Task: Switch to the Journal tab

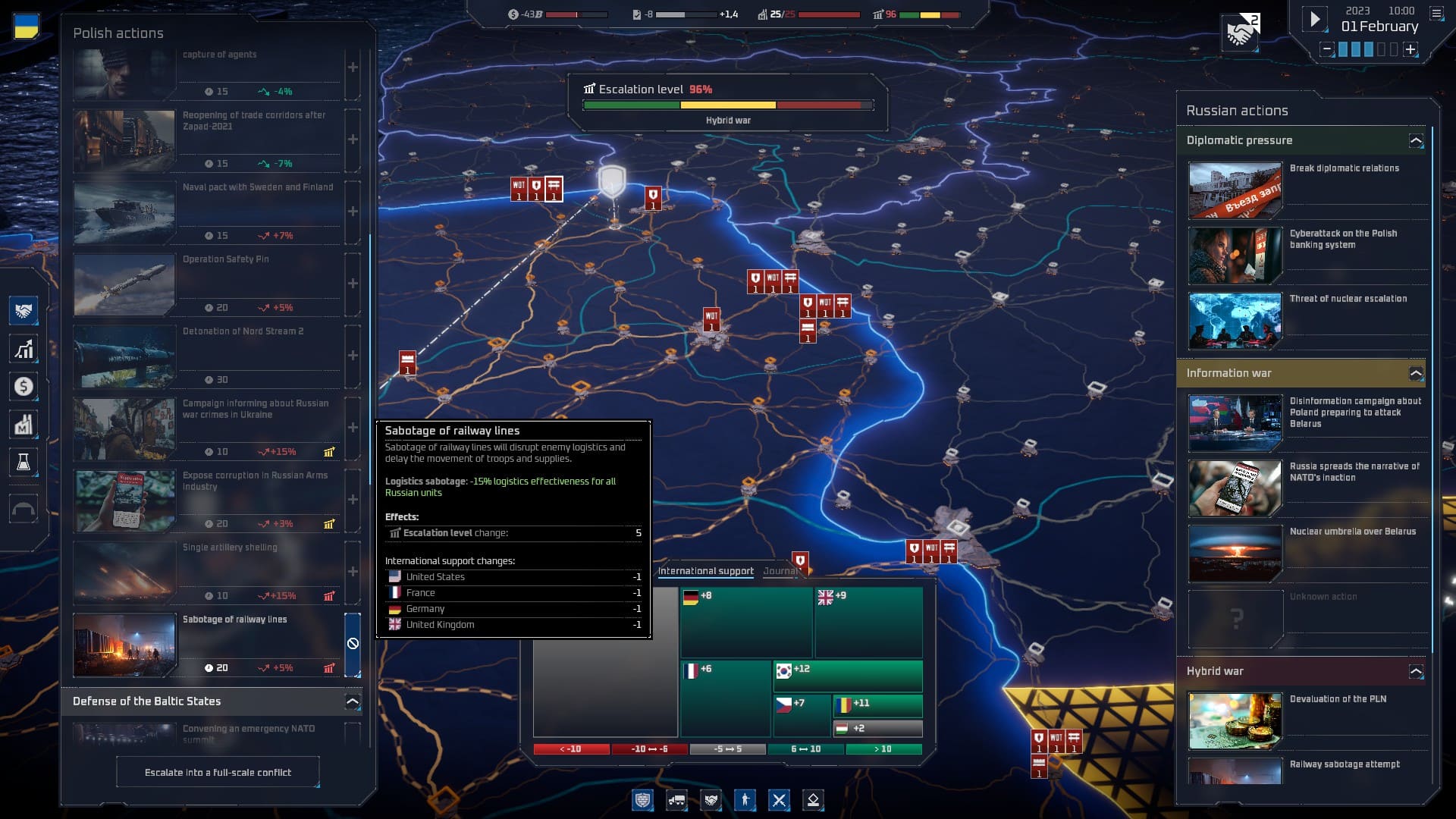Action: pos(781,571)
